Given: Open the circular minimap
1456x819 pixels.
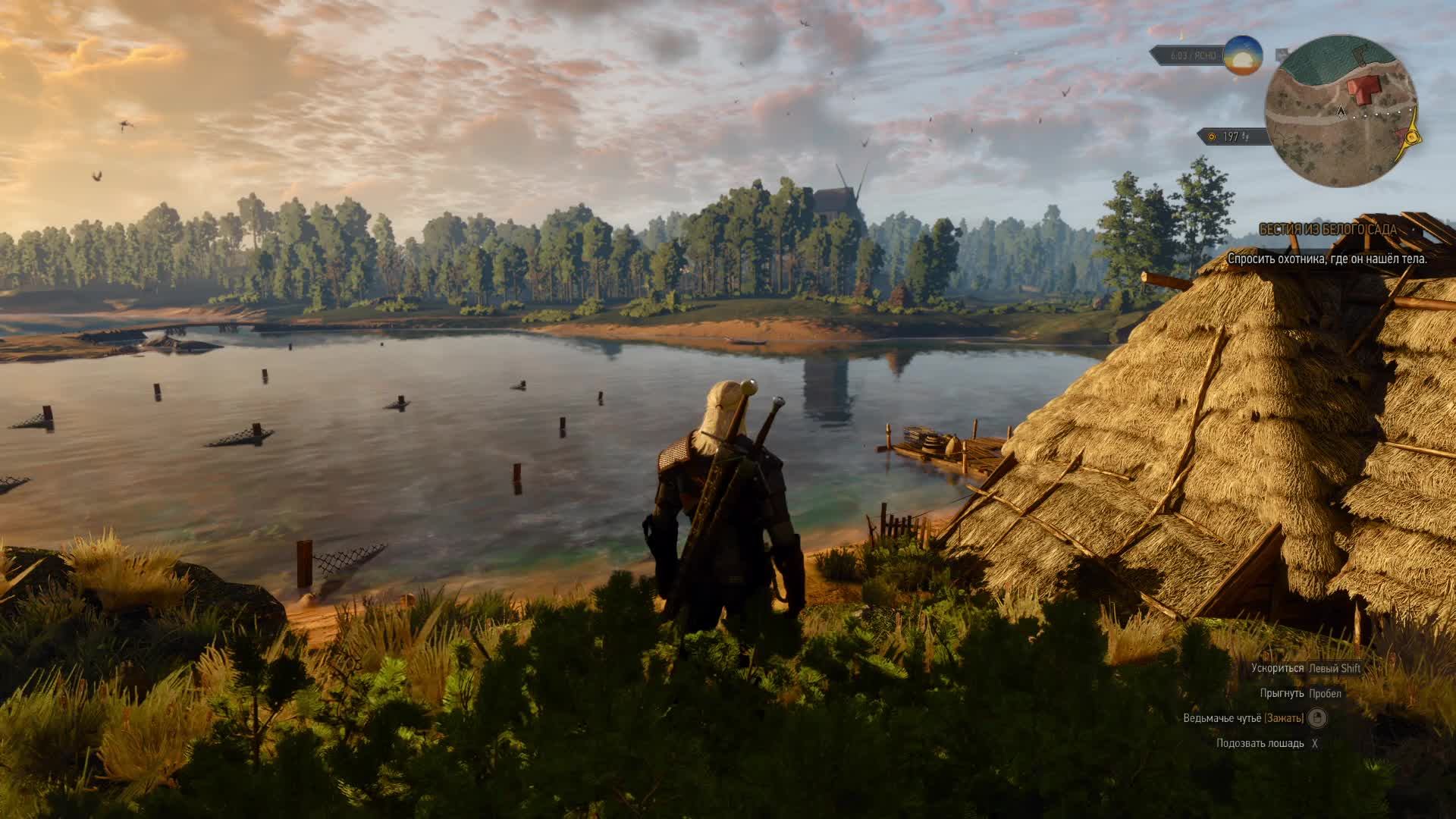Looking at the screenshot, I should [1341, 111].
